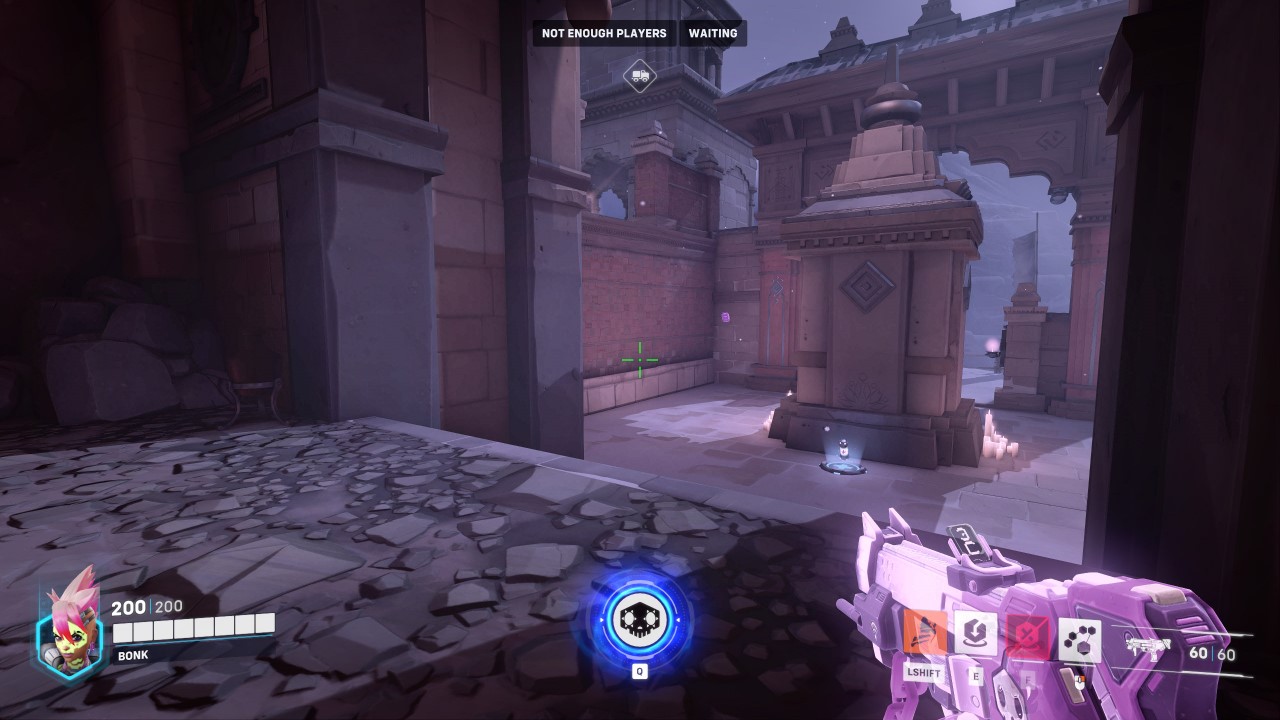
Task: Click the NOT ENOUGH PLAYERS banner
Action: pyautogui.click(x=604, y=33)
